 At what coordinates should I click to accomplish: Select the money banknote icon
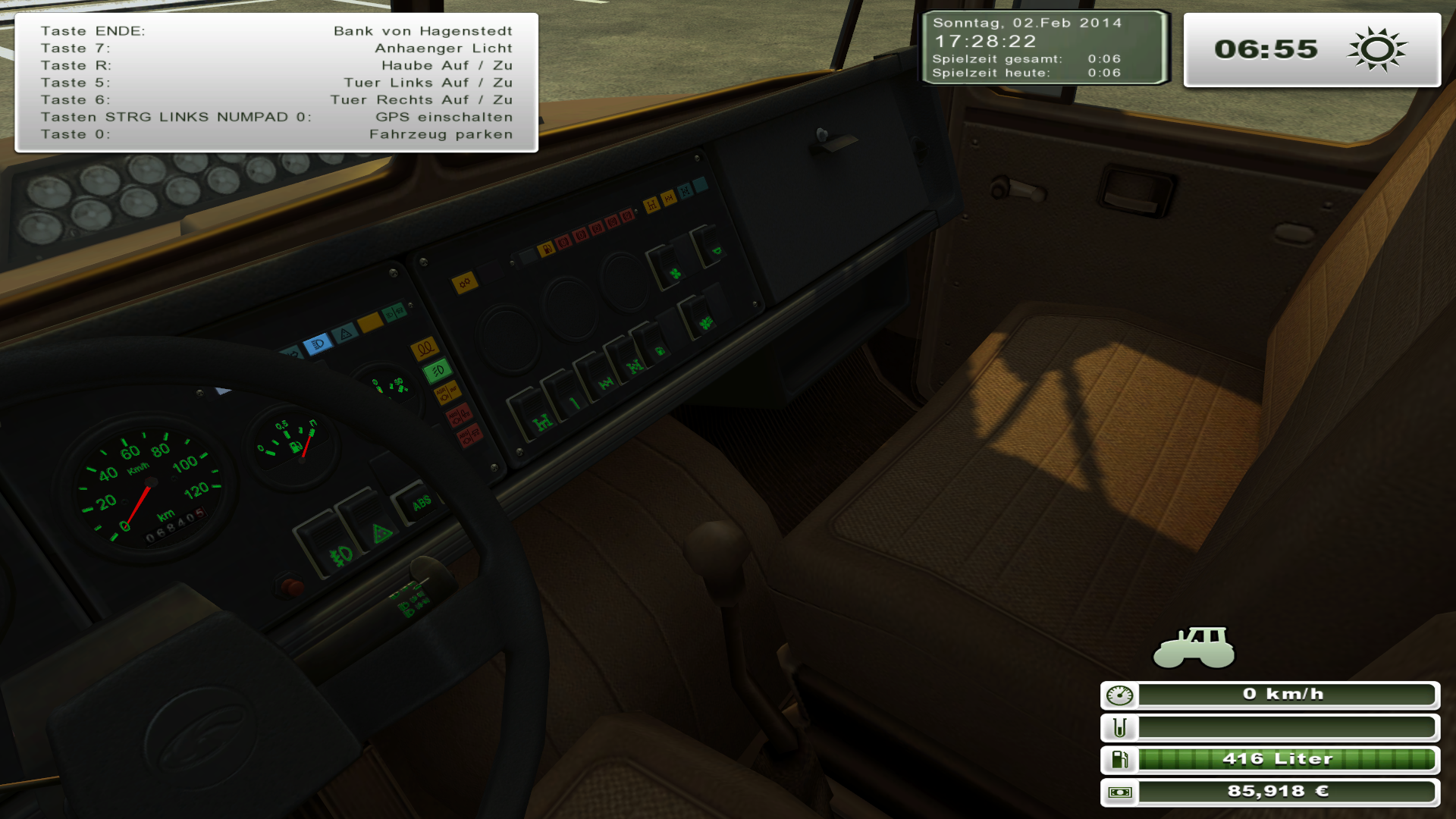click(1119, 792)
